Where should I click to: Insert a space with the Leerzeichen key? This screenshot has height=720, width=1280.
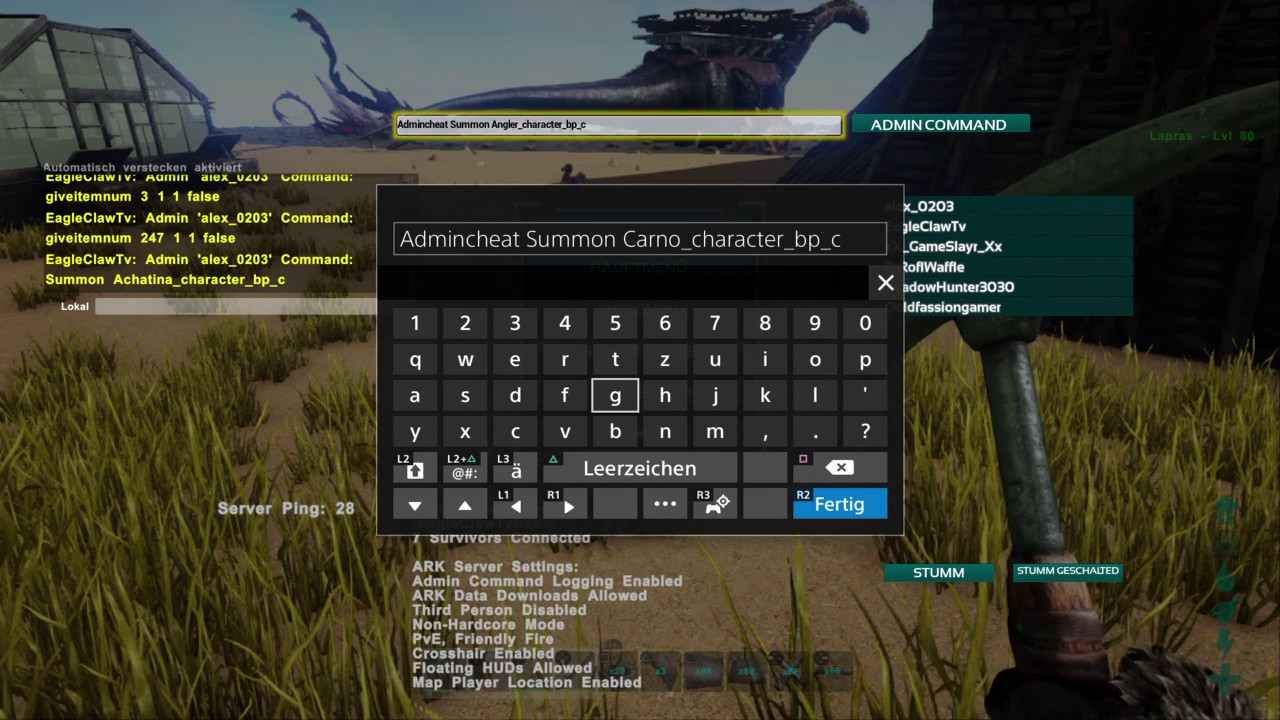[x=639, y=467]
